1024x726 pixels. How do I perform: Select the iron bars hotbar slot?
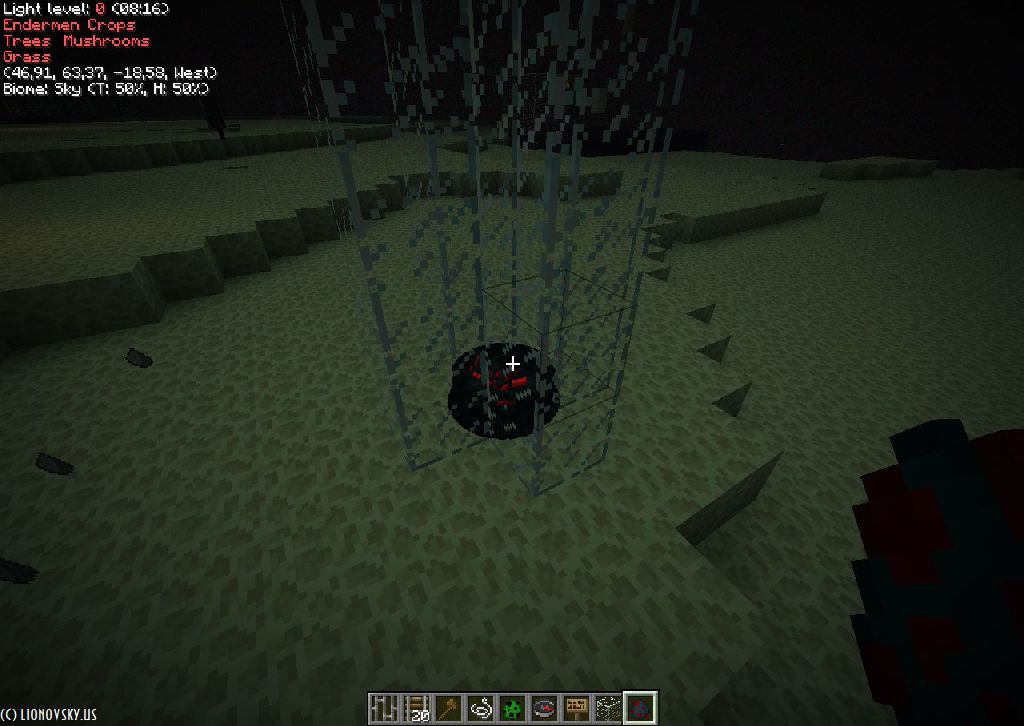385,708
